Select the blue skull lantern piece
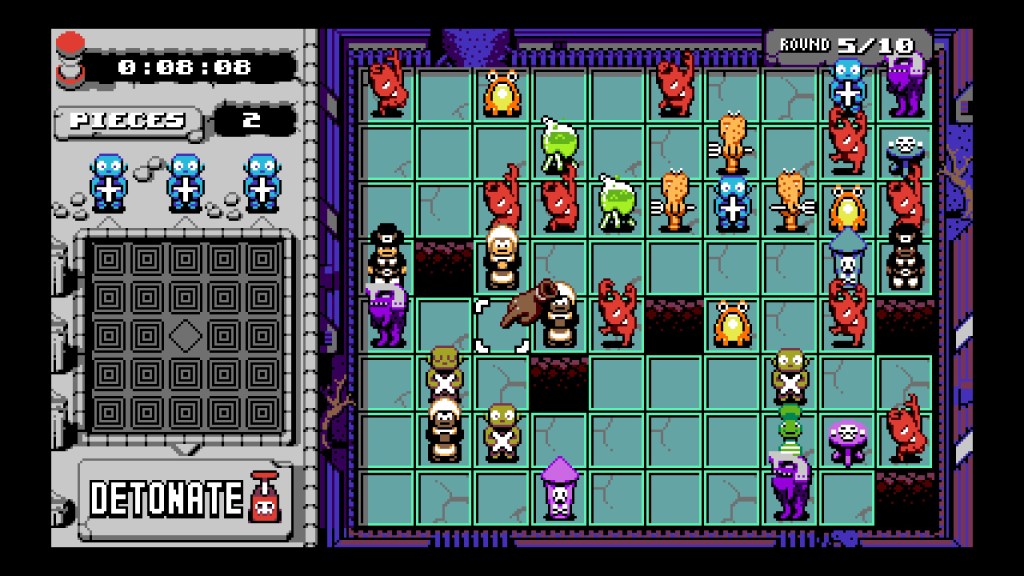 pyautogui.click(x=848, y=258)
